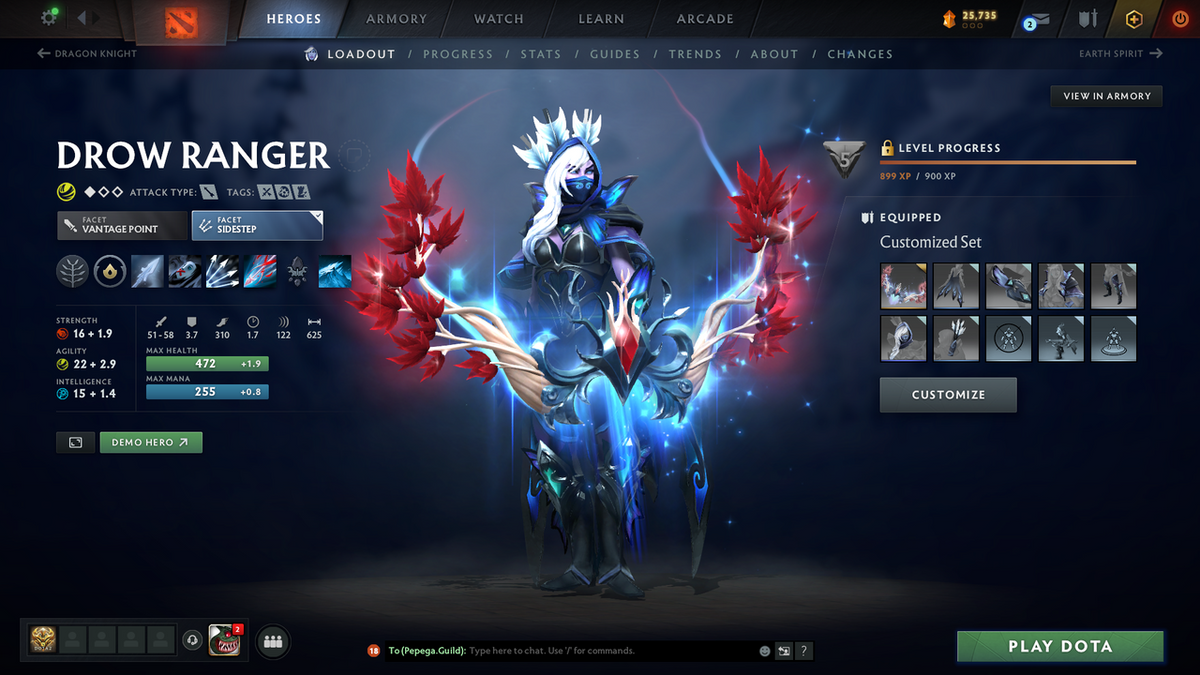Viewport: 1200px width, 675px height.
Task: Go to the Learn tab
Action: 601,19
